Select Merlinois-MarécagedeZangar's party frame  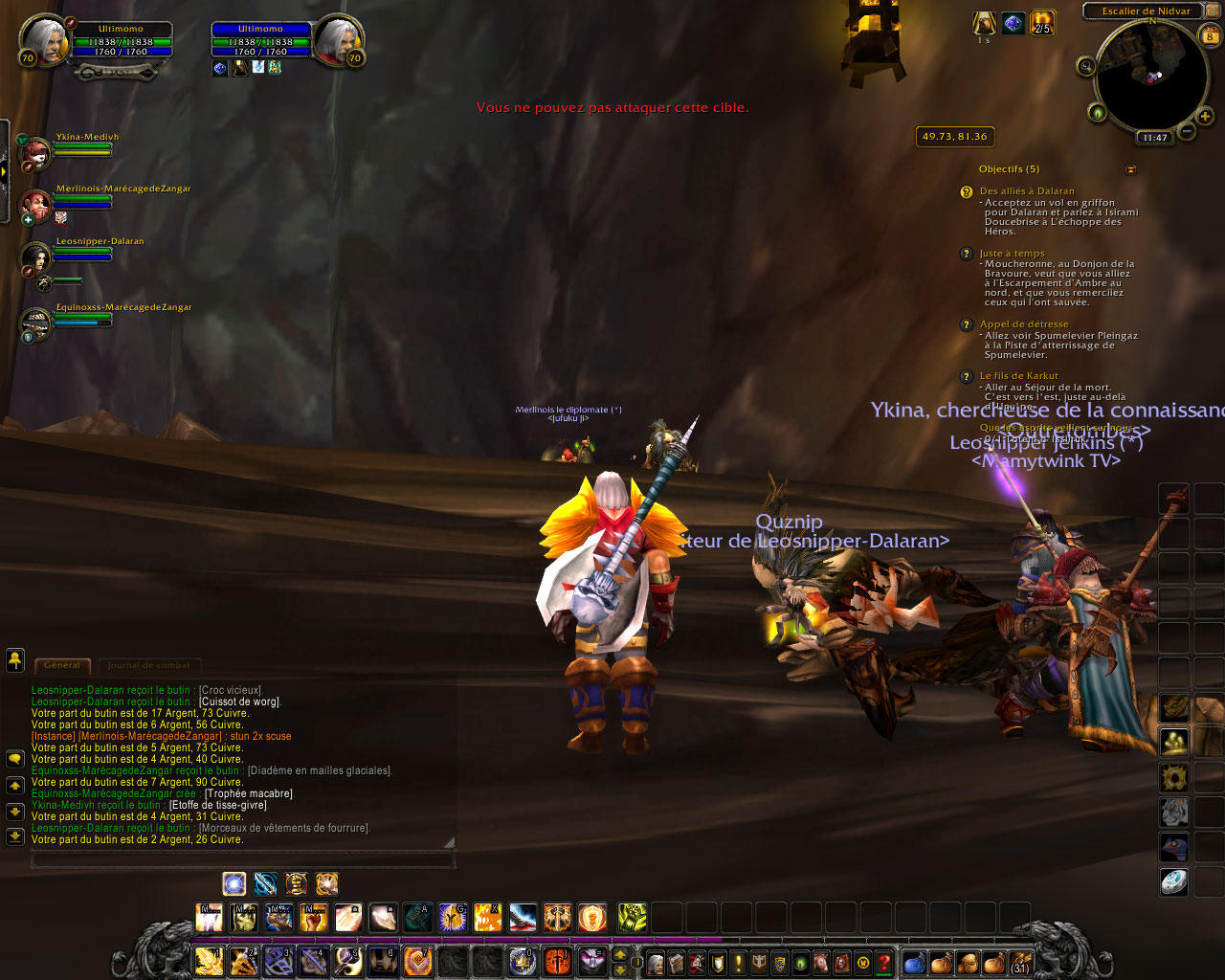point(36,204)
